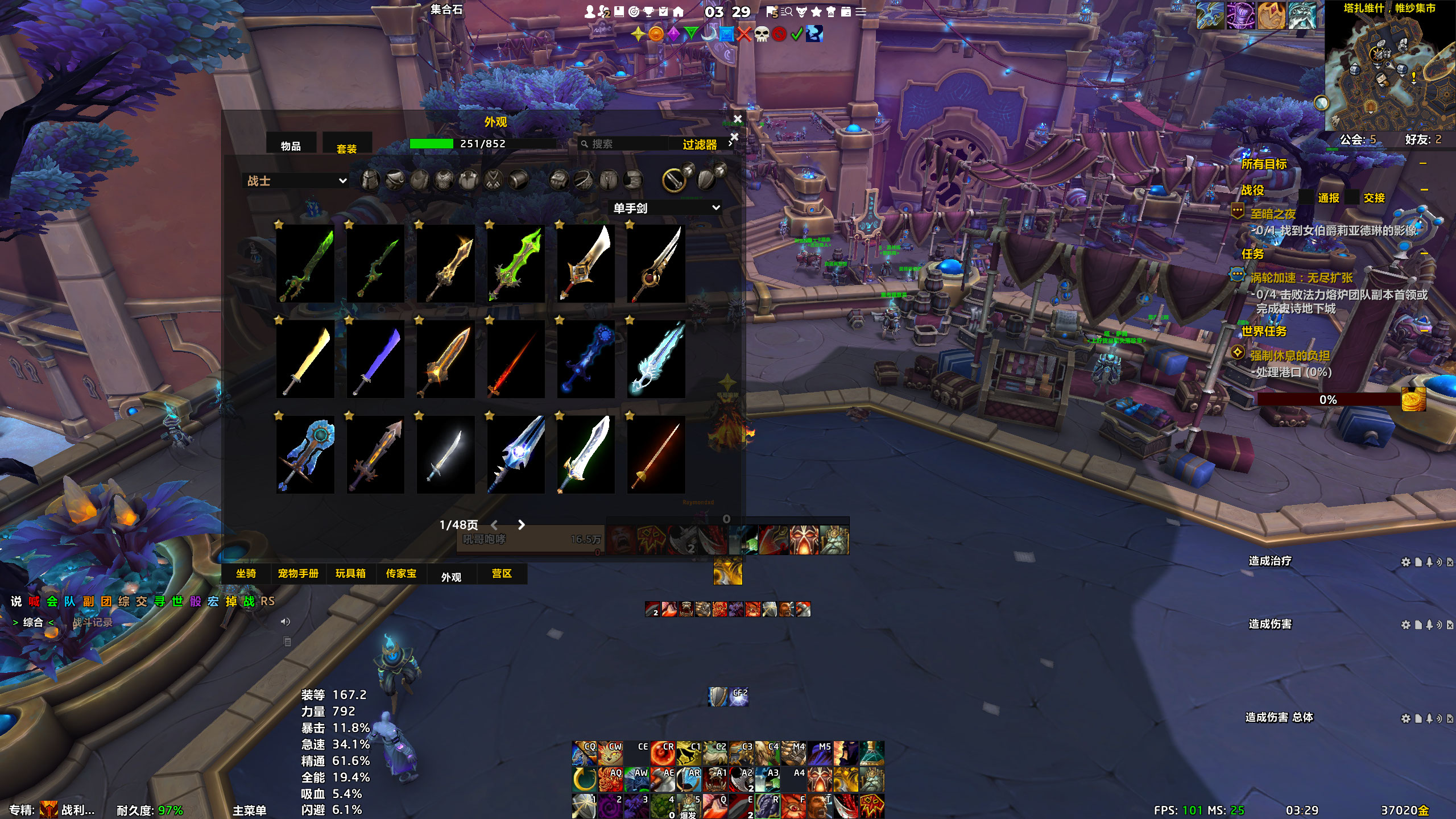1456x819 pixels.
Task: Open the 营区 warband camp tab
Action: pos(502,573)
